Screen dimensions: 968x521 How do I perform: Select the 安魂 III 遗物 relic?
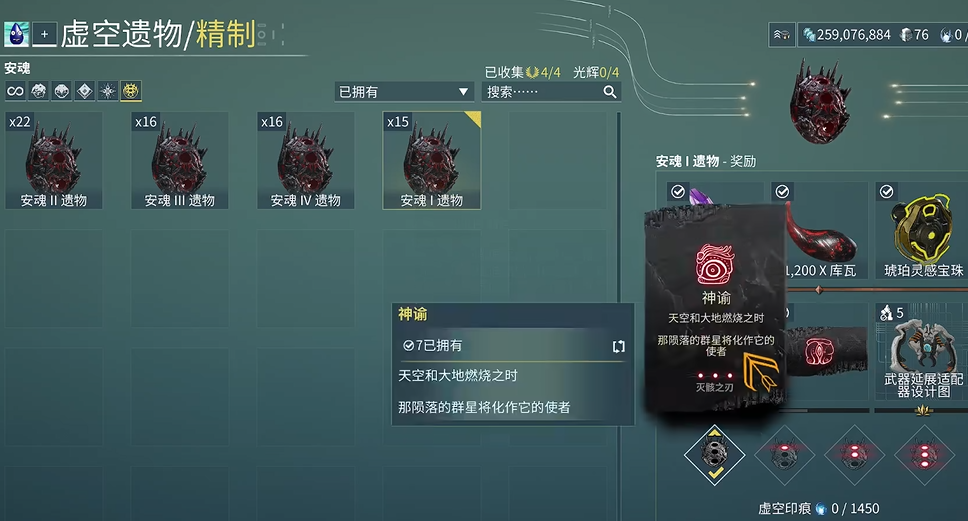click(179, 160)
